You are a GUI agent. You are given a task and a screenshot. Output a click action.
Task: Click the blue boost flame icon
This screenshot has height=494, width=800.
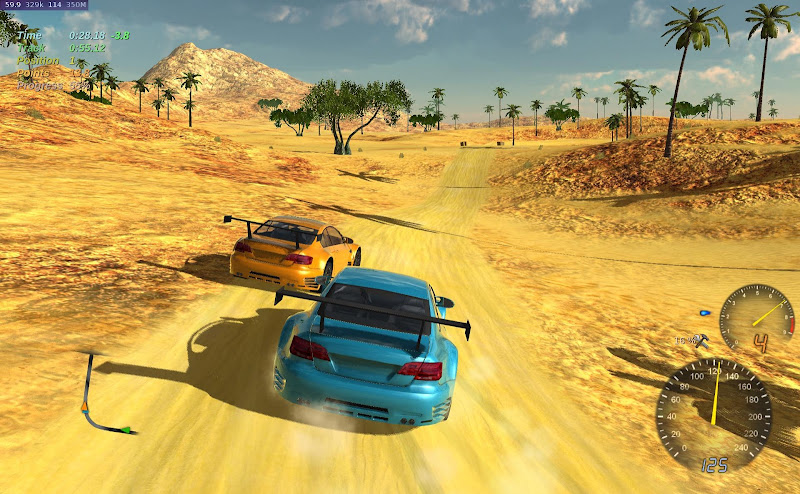707,311
